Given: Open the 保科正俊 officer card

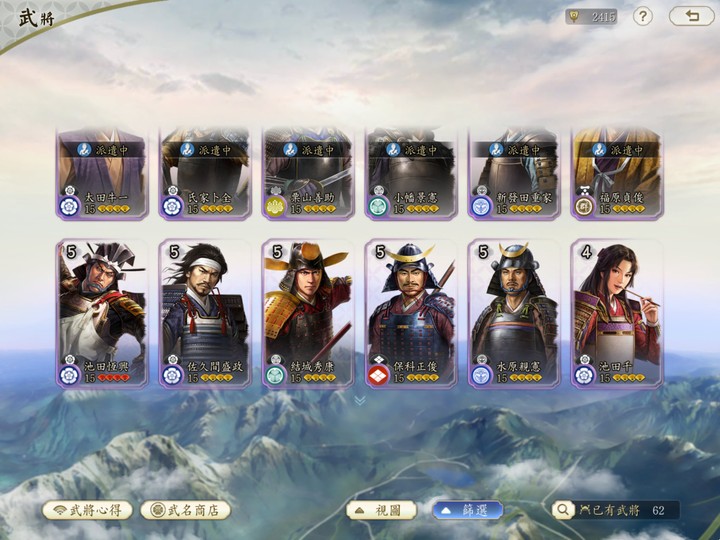Looking at the screenshot, I should coord(410,313).
